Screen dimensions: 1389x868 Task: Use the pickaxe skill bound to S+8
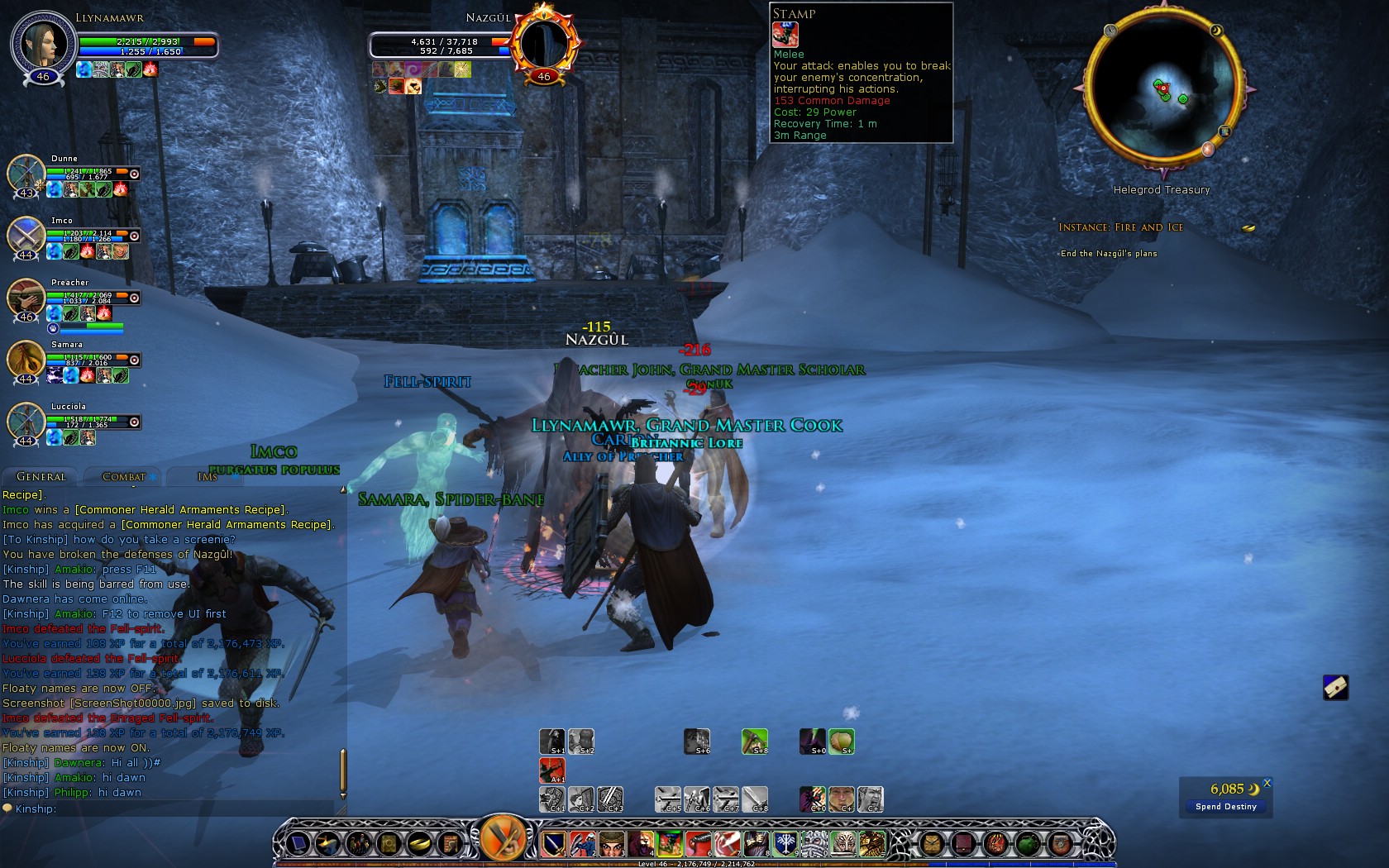coord(754,742)
